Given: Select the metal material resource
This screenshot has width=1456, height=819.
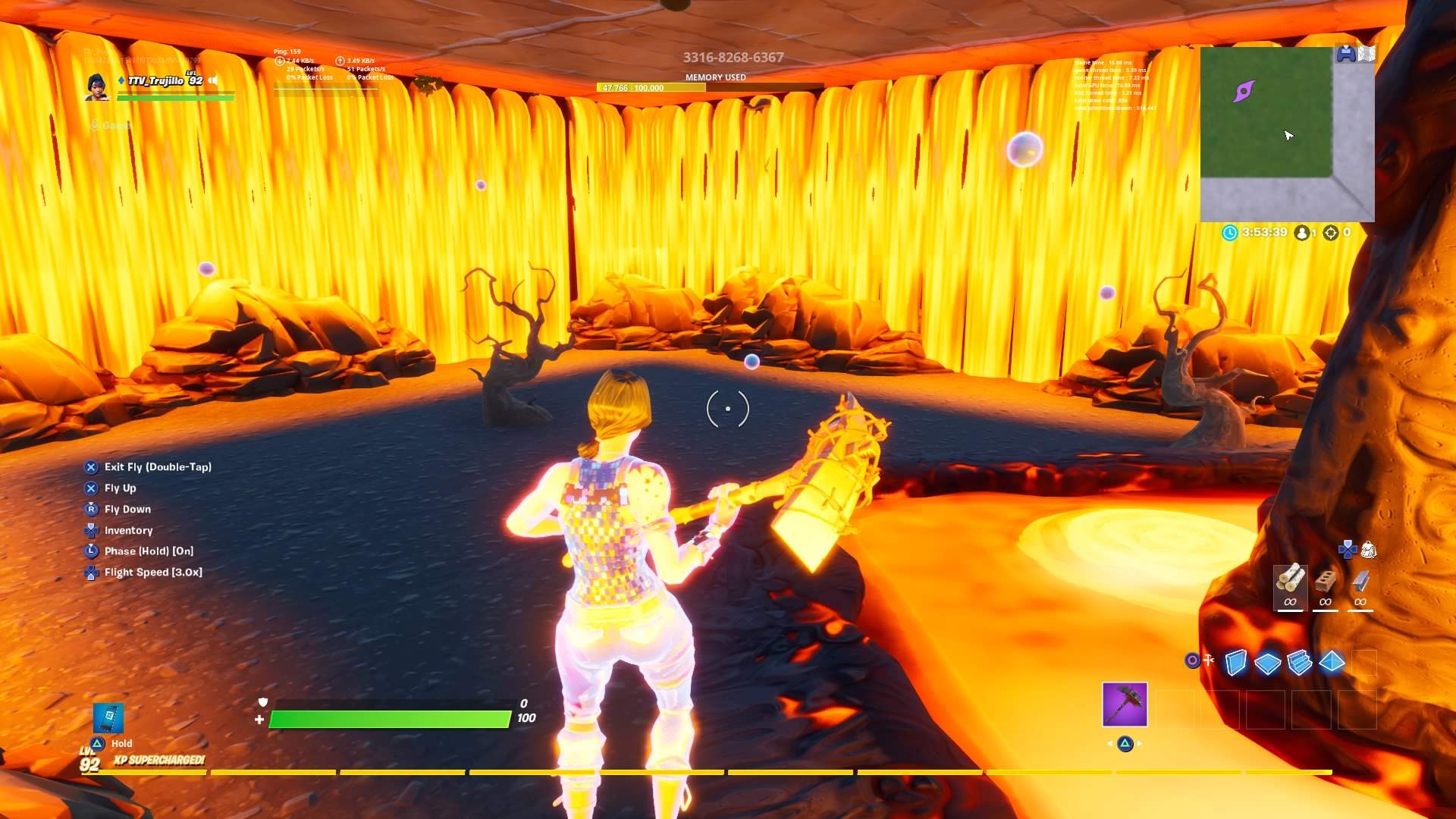Looking at the screenshot, I should point(1361,580).
